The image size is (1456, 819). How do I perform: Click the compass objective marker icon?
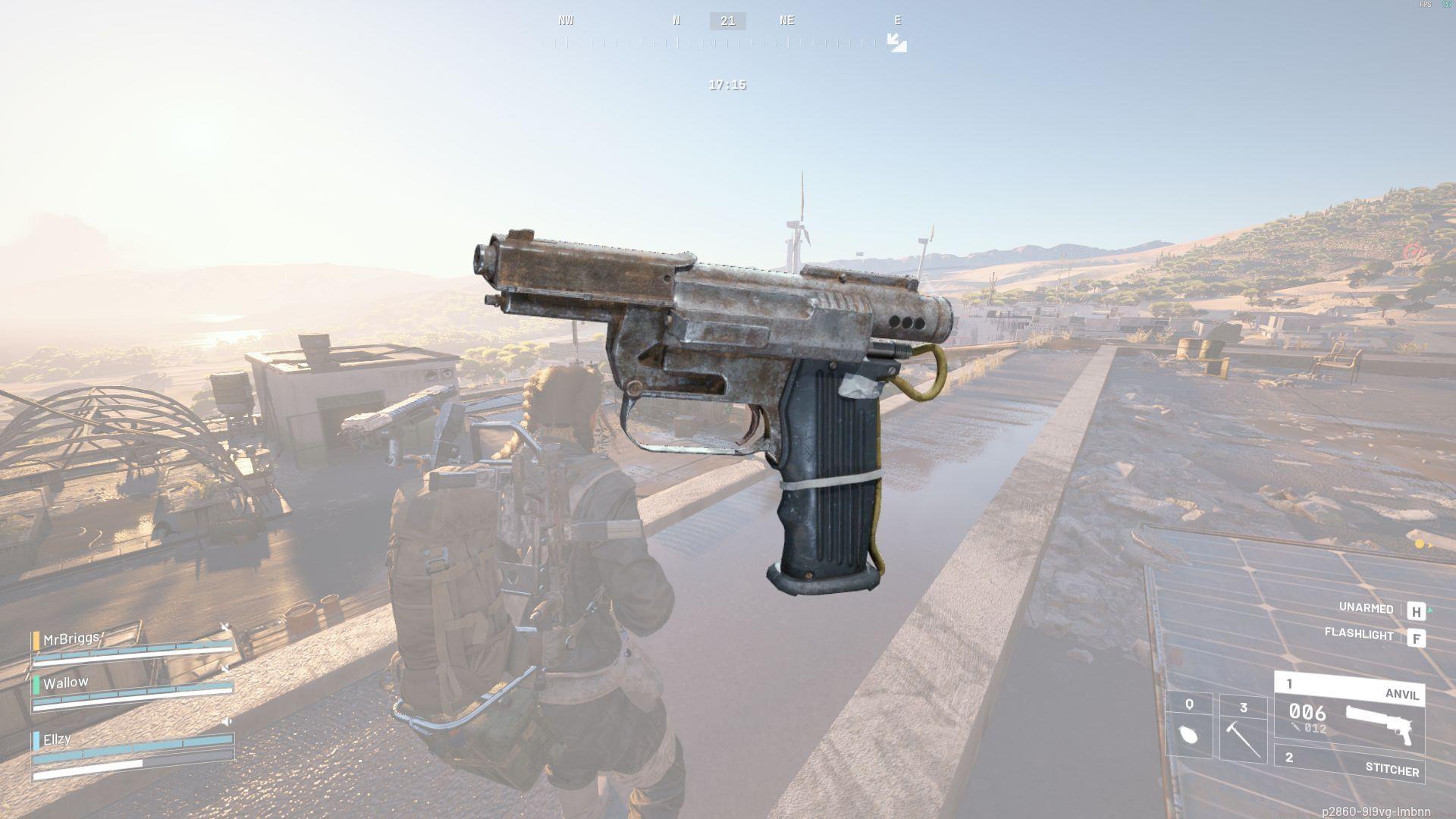tap(897, 42)
